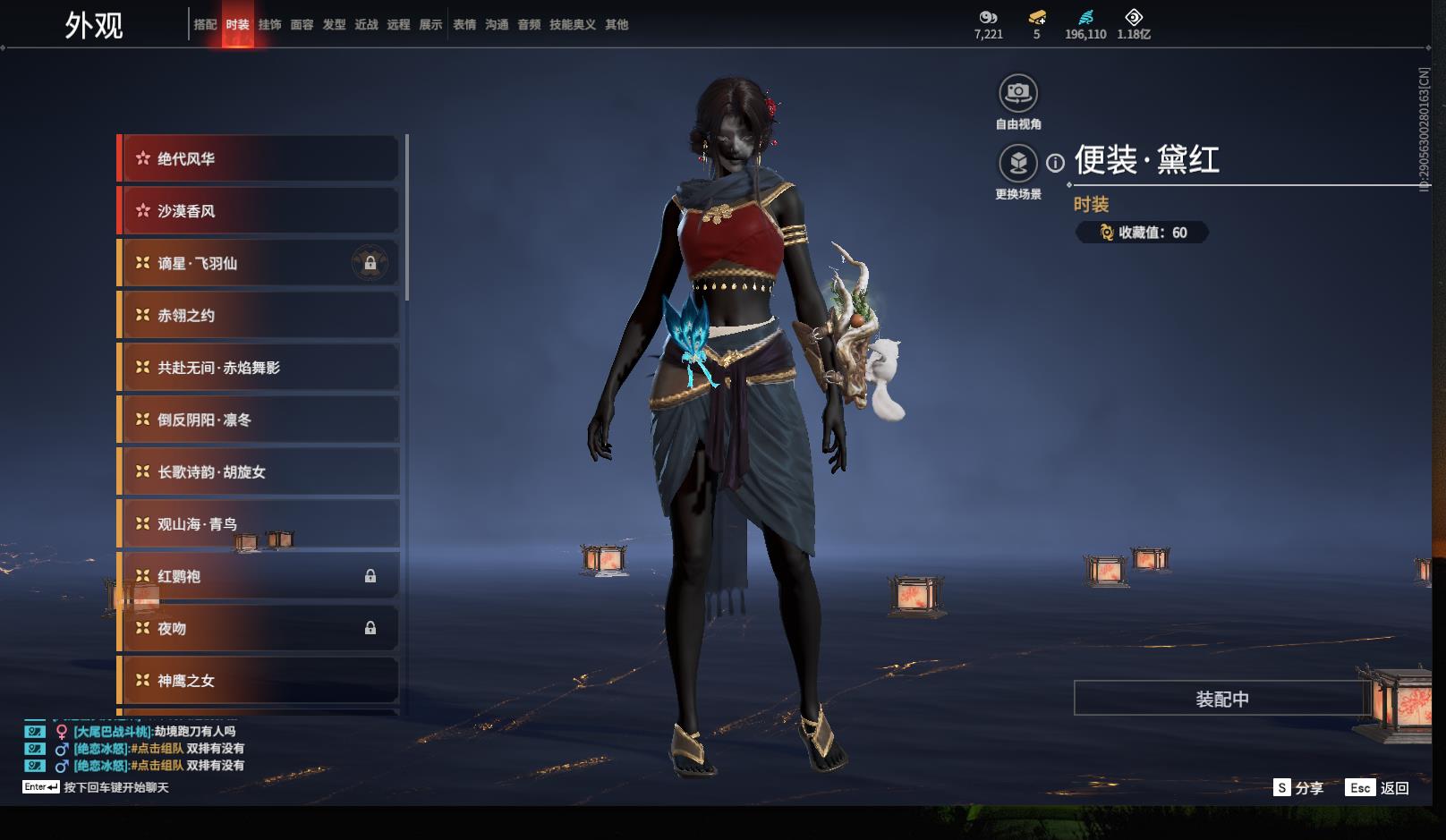Go to the 发型 tab
Screen dimensions: 1446x840
[334, 25]
